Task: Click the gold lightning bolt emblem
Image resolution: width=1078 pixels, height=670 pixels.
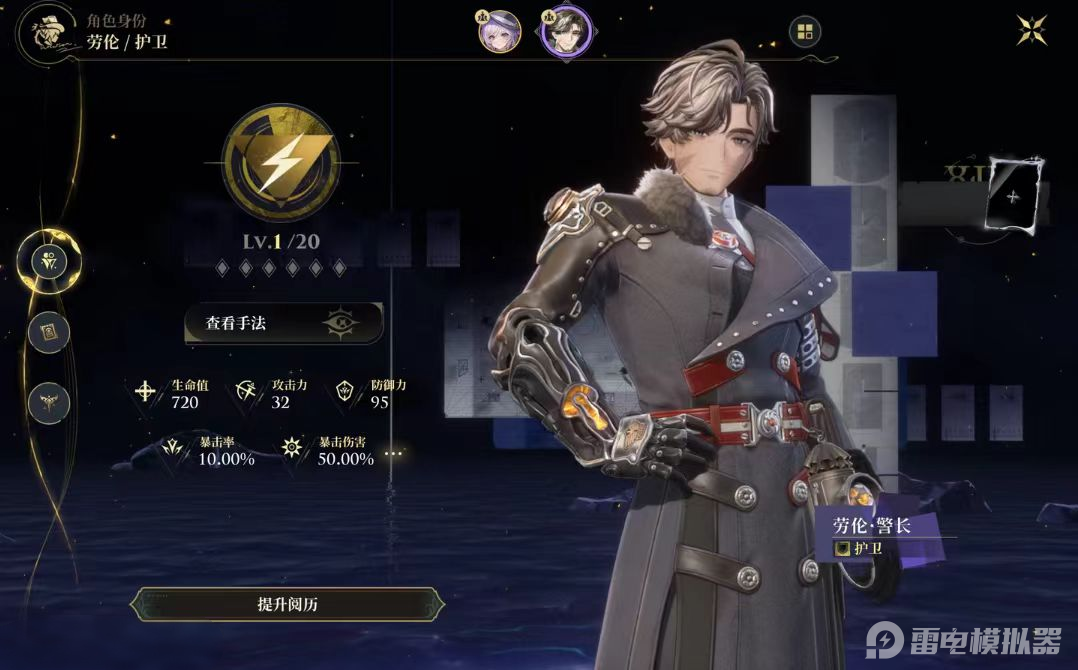Action: point(279,164)
